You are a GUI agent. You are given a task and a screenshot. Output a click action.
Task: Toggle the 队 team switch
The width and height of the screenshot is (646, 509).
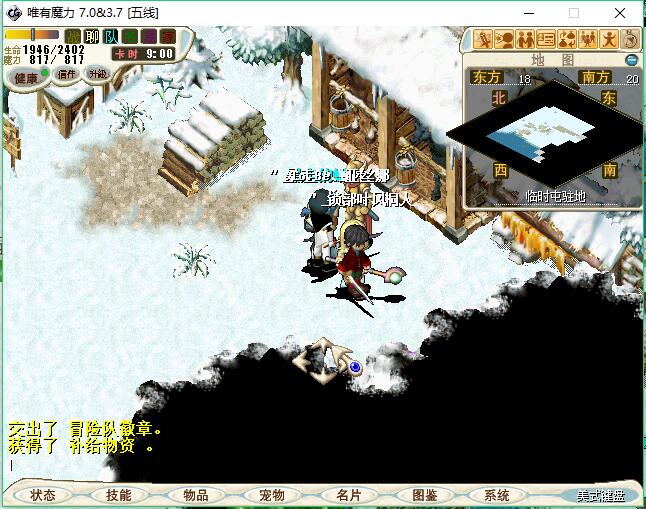[111, 37]
